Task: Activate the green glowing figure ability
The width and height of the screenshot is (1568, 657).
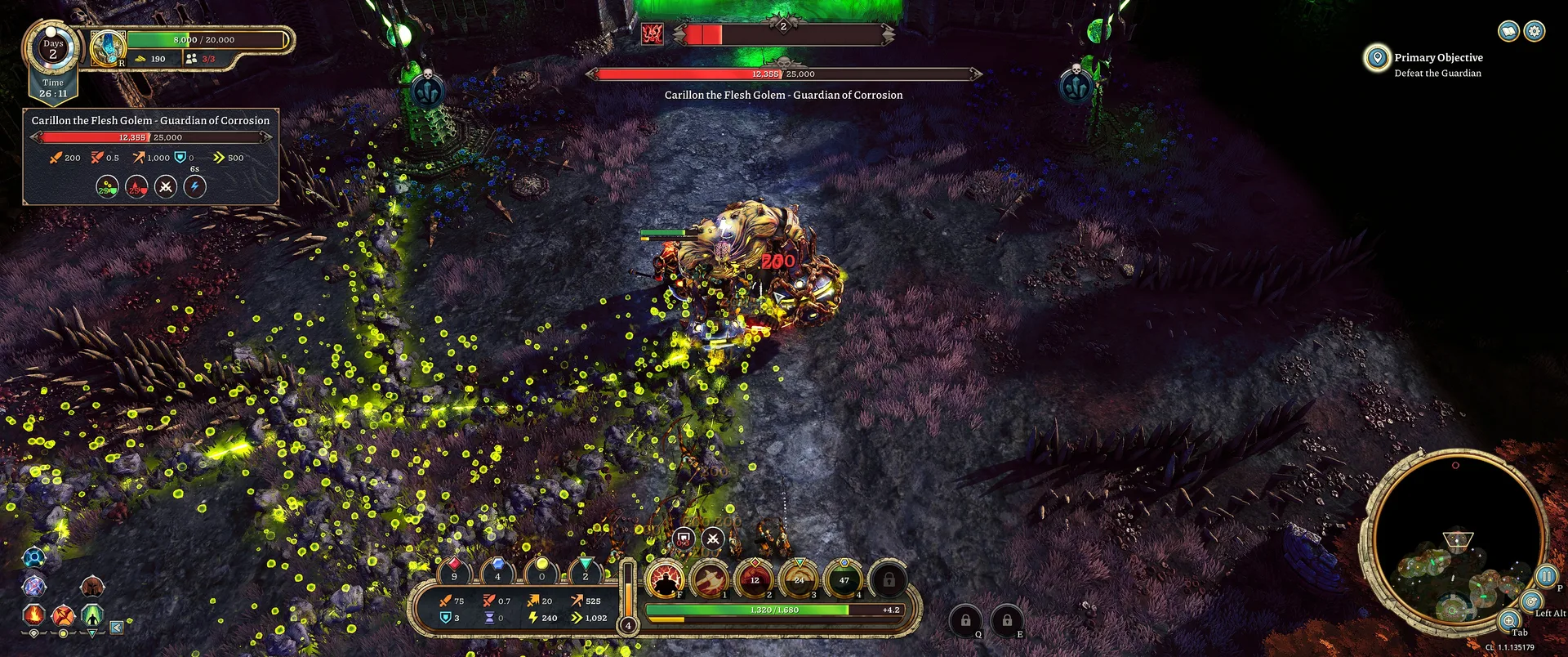Action: (92, 614)
